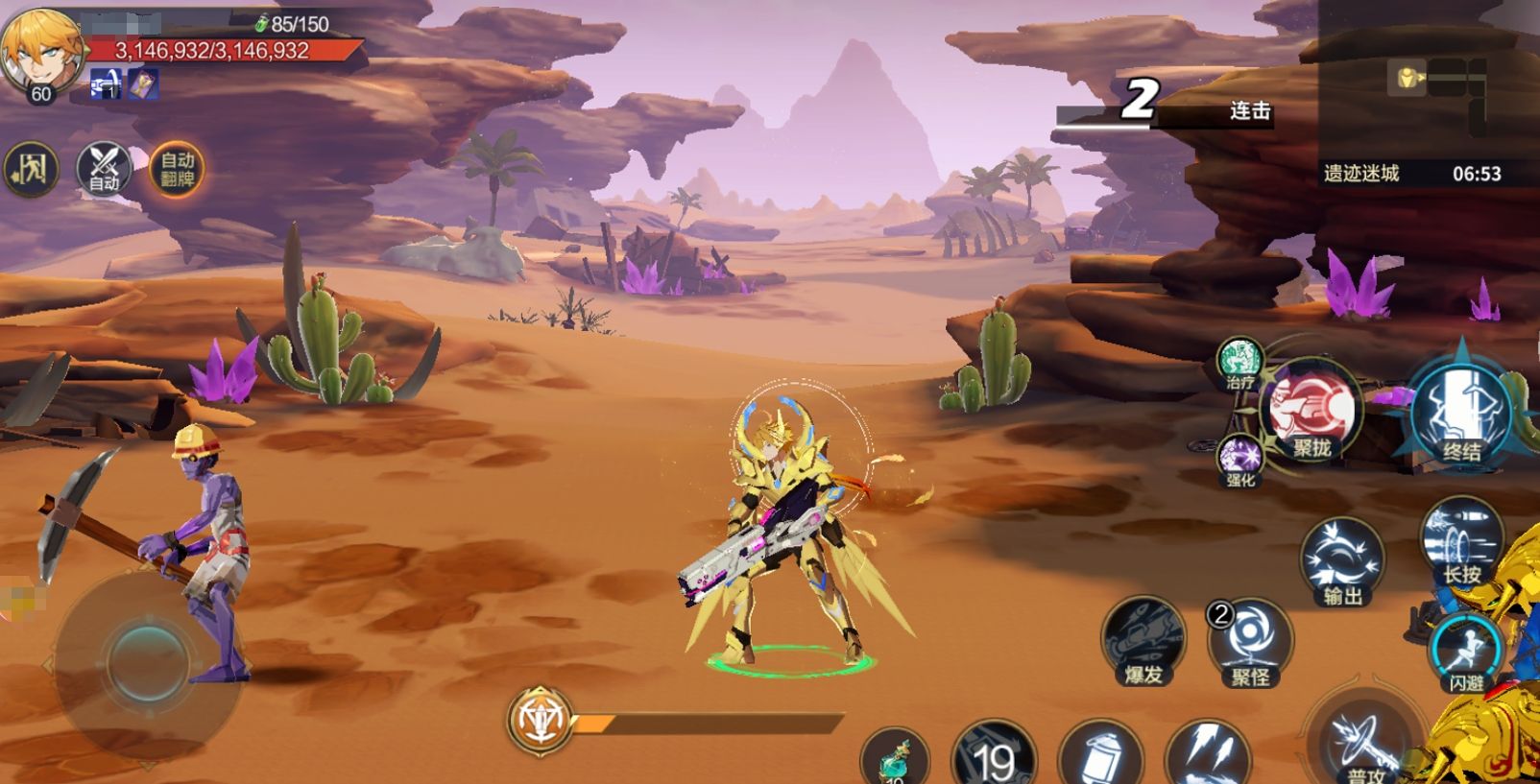
Task: Activate the 输出 damage skill
Action: (x=1342, y=561)
